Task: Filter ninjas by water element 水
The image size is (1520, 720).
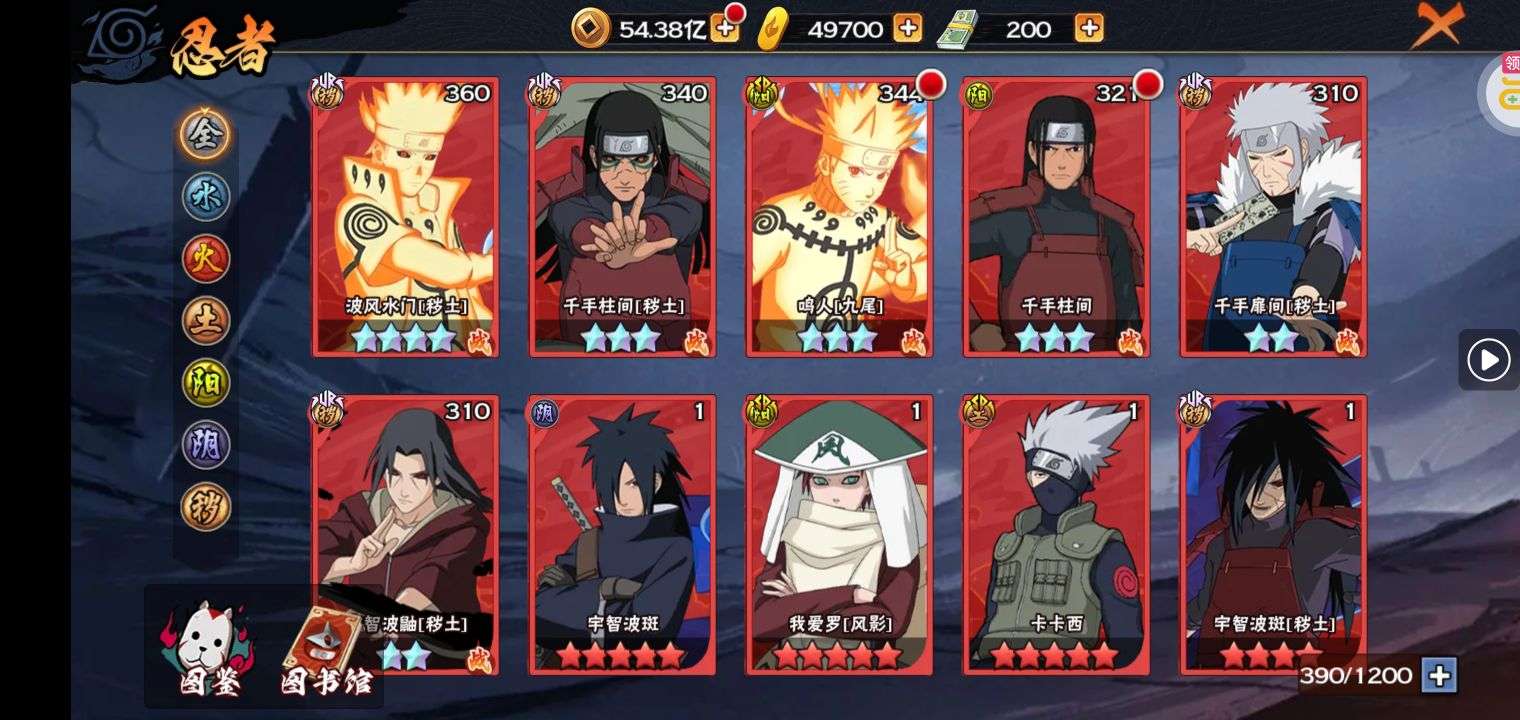Action: click(x=206, y=196)
